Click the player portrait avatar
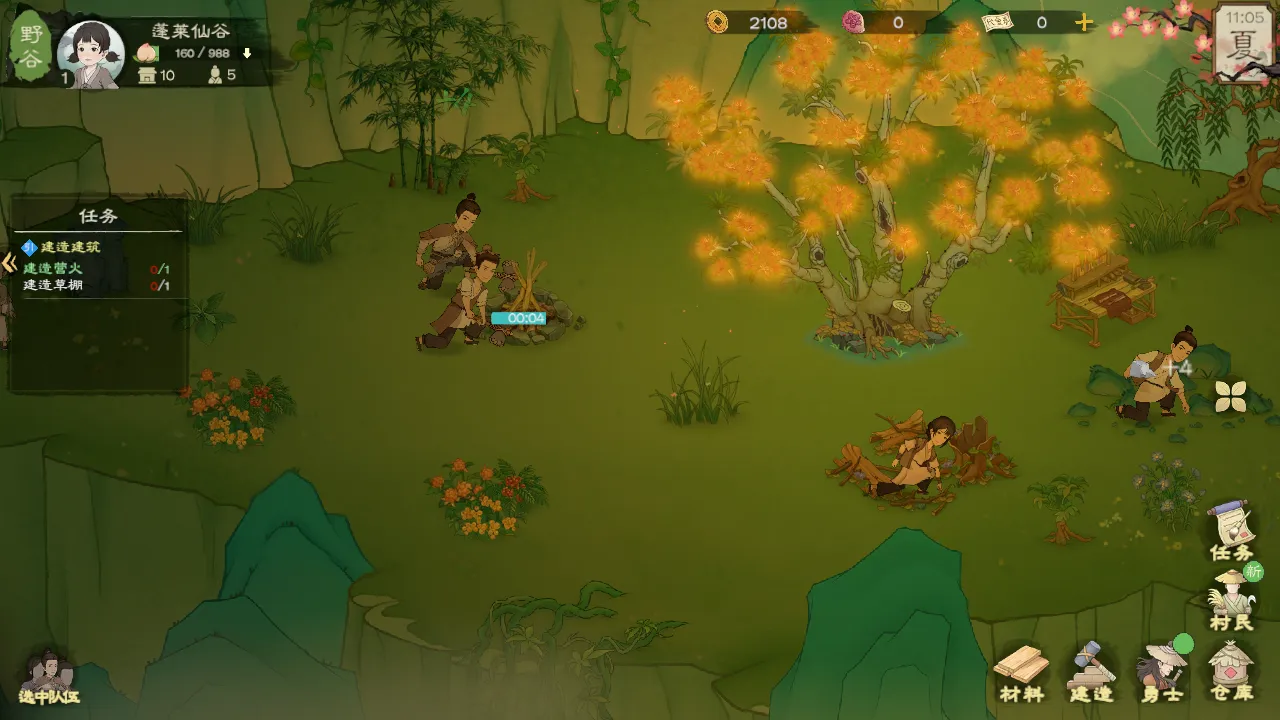Image resolution: width=1280 pixels, height=720 pixels. coord(91,52)
